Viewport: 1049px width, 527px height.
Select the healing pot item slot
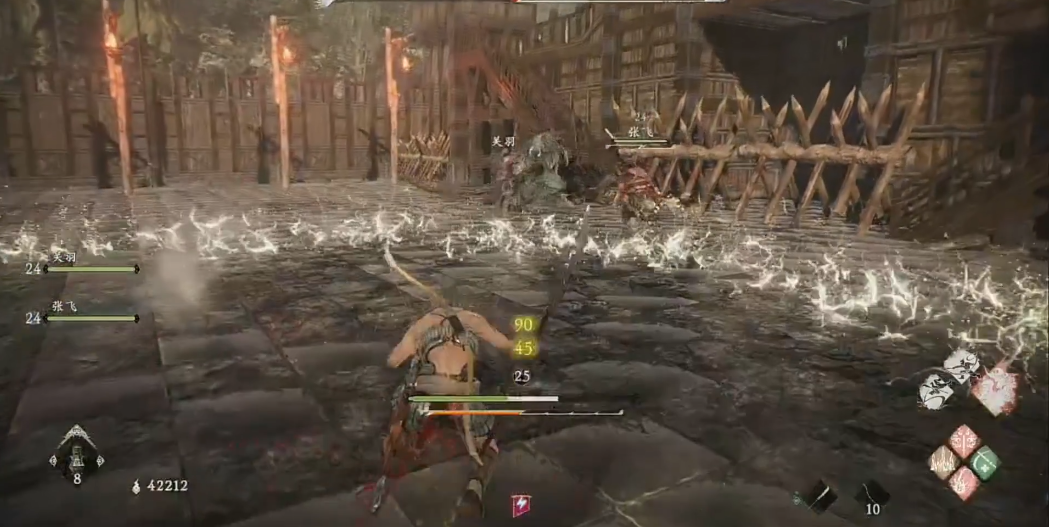(x=76, y=460)
